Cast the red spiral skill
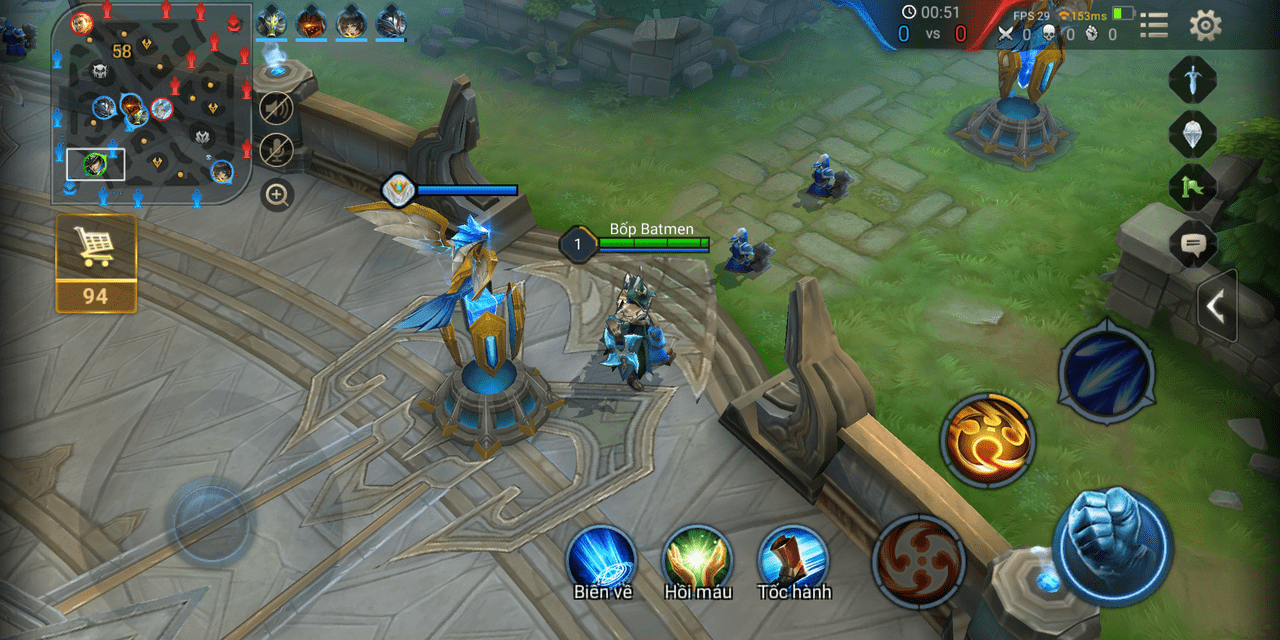The image size is (1280, 640). coord(918,562)
